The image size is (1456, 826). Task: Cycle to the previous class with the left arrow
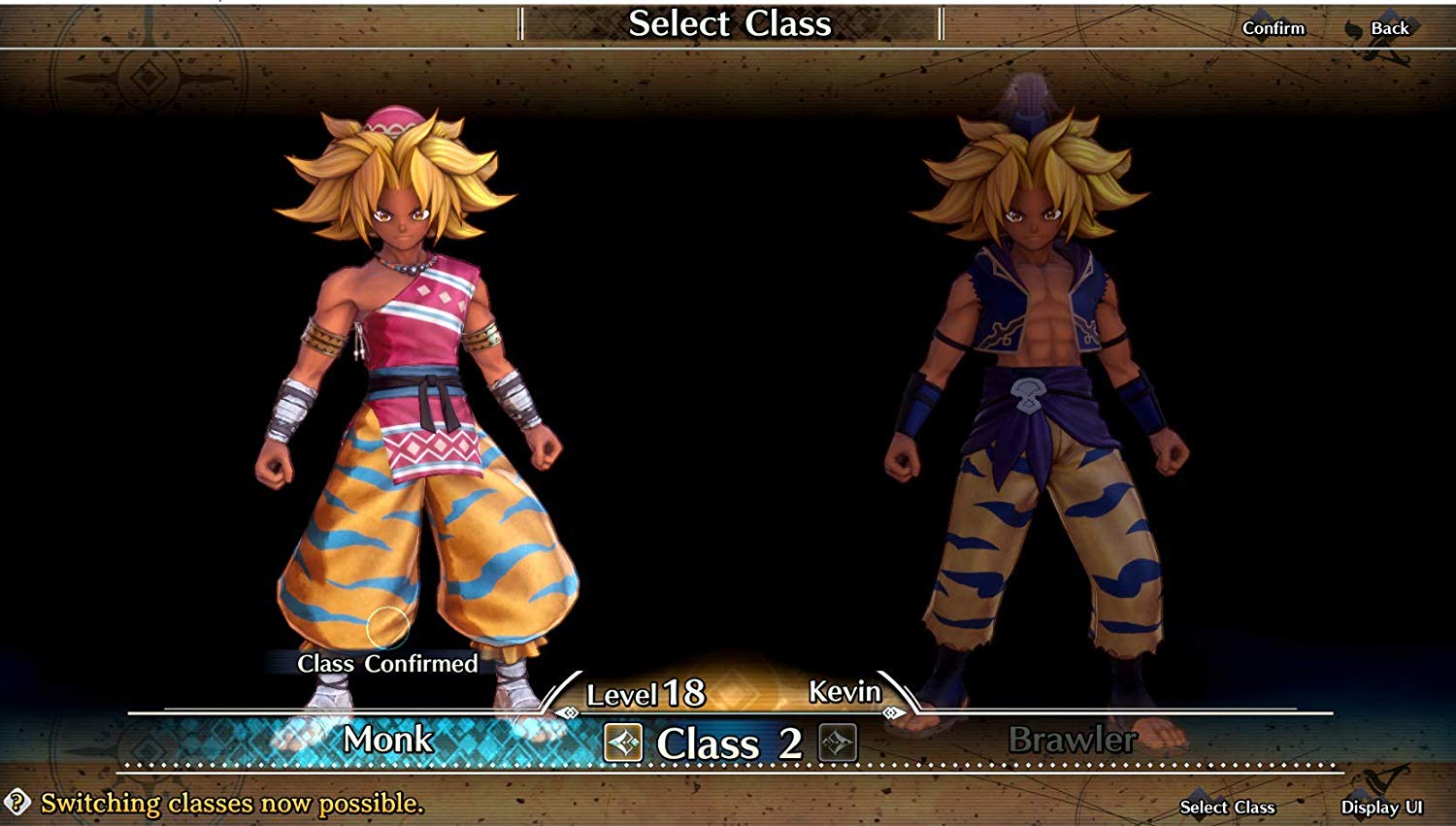pyautogui.click(x=621, y=743)
